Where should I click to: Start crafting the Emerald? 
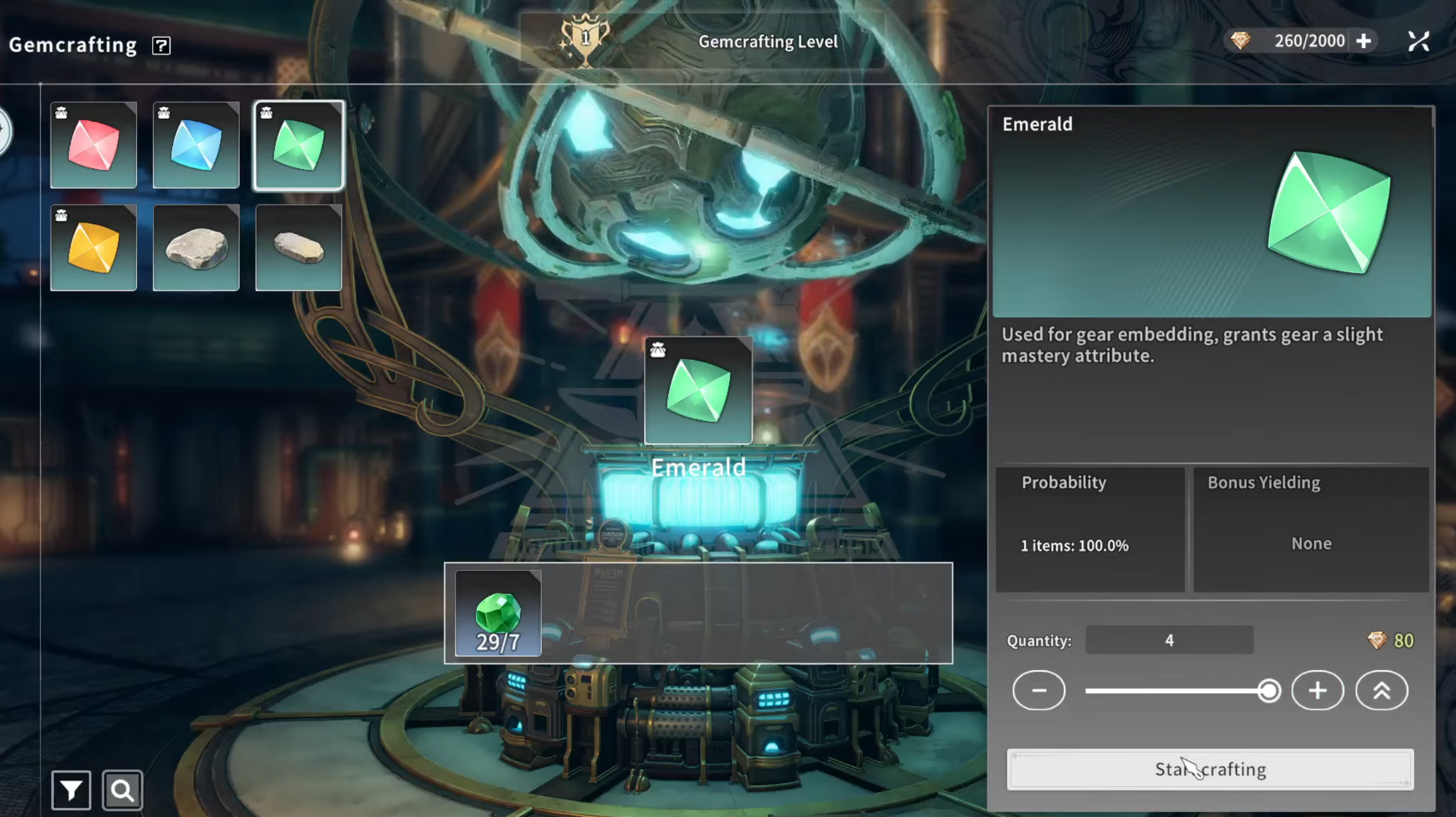pos(1210,769)
